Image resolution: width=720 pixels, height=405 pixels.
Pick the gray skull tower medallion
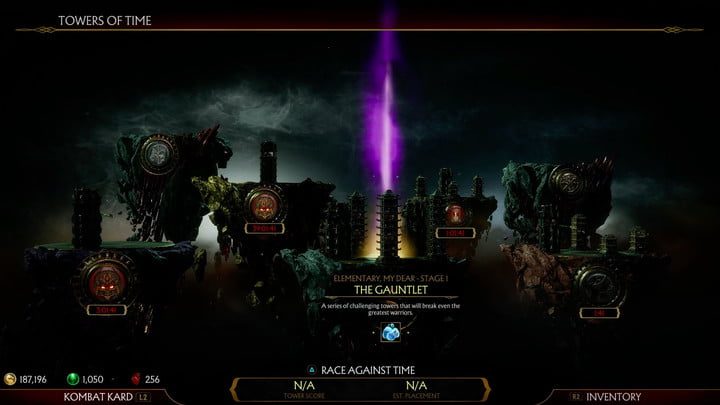pos(156,154)
